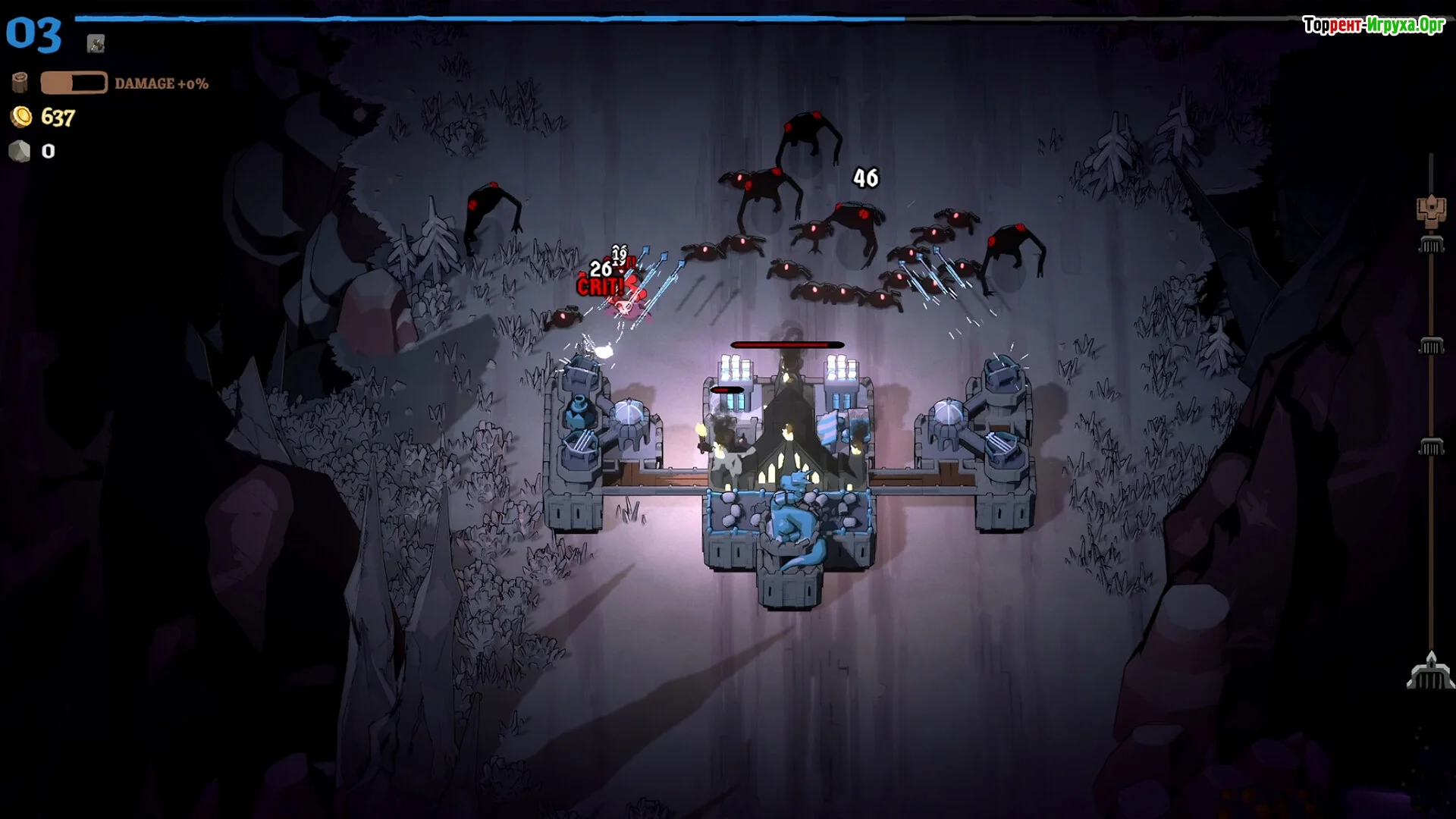1456x819 pixels.
Task: Click the small hammer upgrade icon
Action: coord(96,44)
